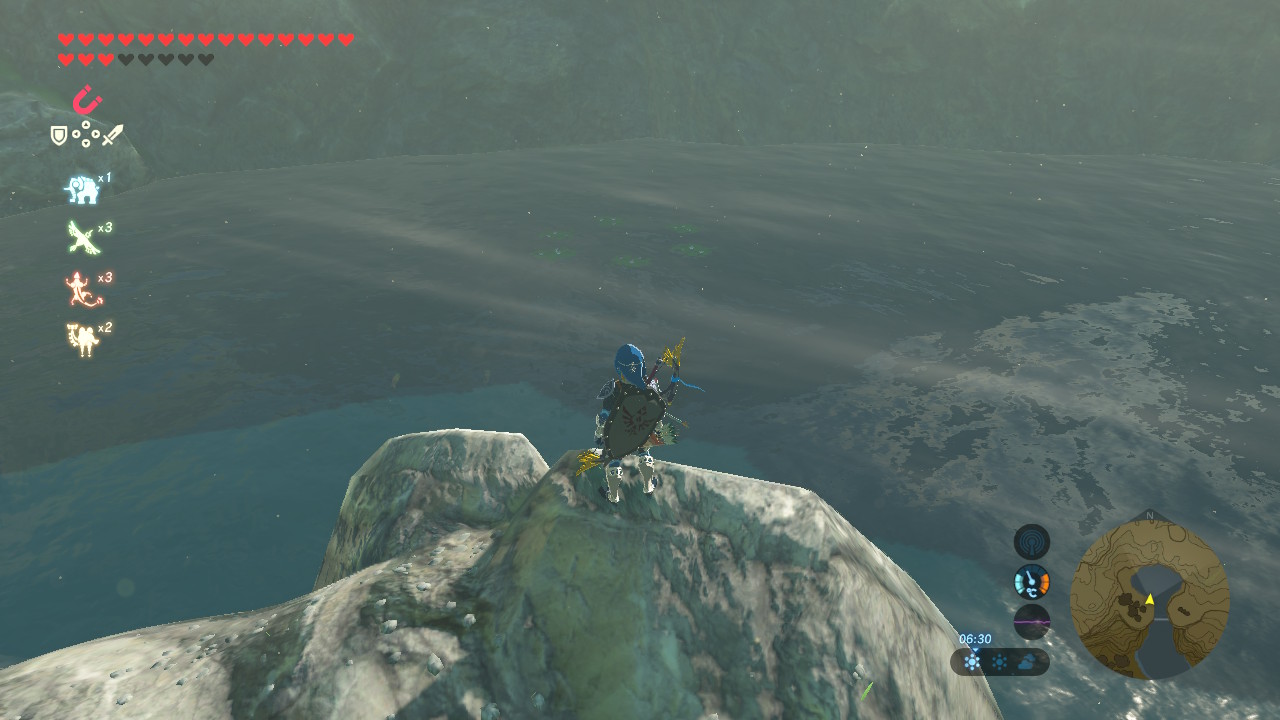Screen dimensions: 1280x720
Task: Open the circular minimap
Action: pos(1149,596)
